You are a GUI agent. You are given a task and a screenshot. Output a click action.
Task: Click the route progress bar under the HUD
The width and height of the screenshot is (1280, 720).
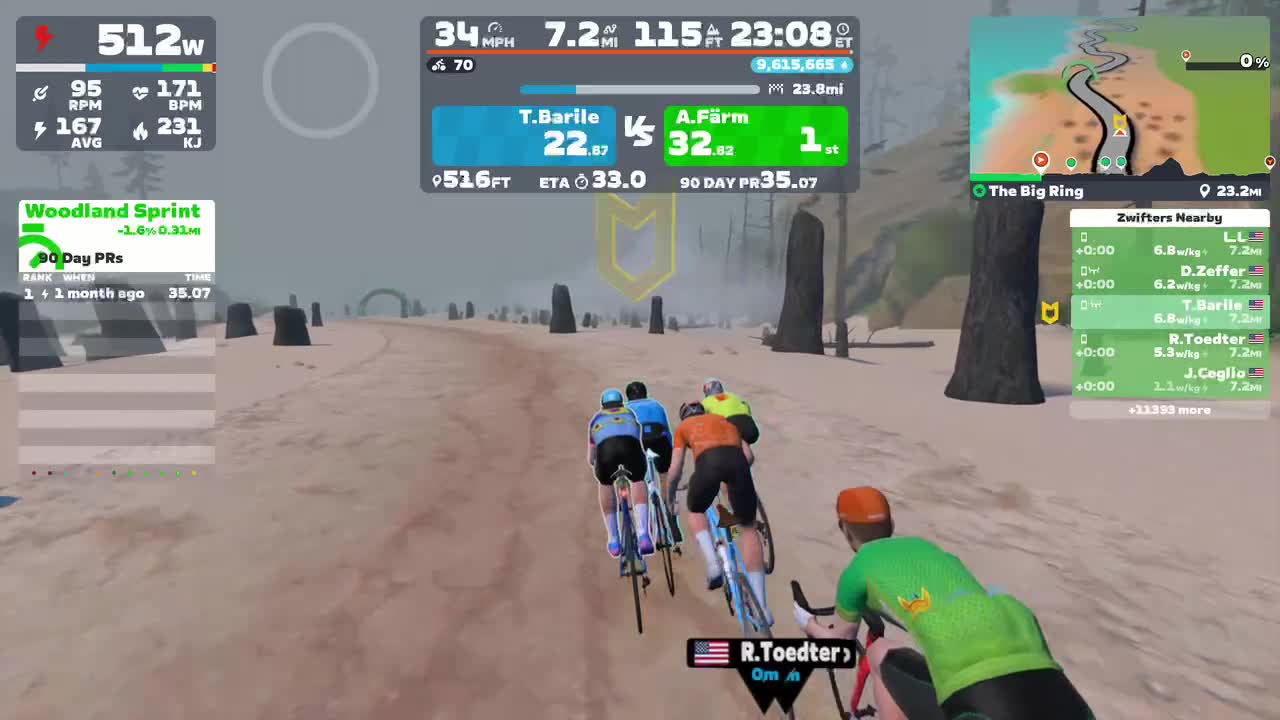pyautogui.click(x=640, y=89)
